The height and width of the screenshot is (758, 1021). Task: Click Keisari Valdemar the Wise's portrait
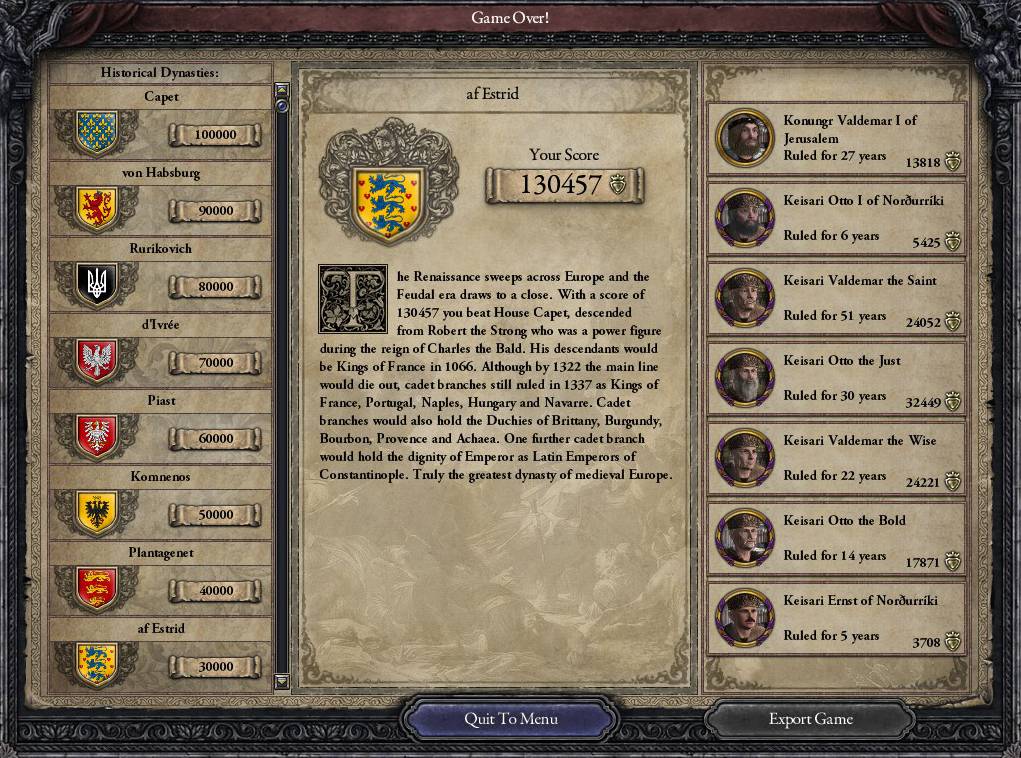click(x=745, y=458)
